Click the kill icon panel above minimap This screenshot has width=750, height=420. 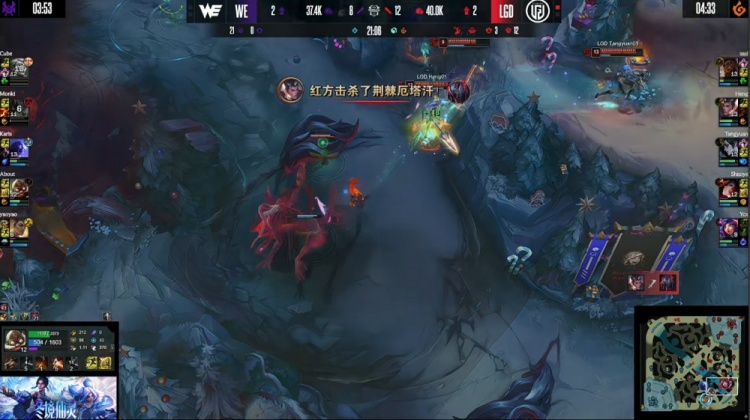click(x=651, y=282)
